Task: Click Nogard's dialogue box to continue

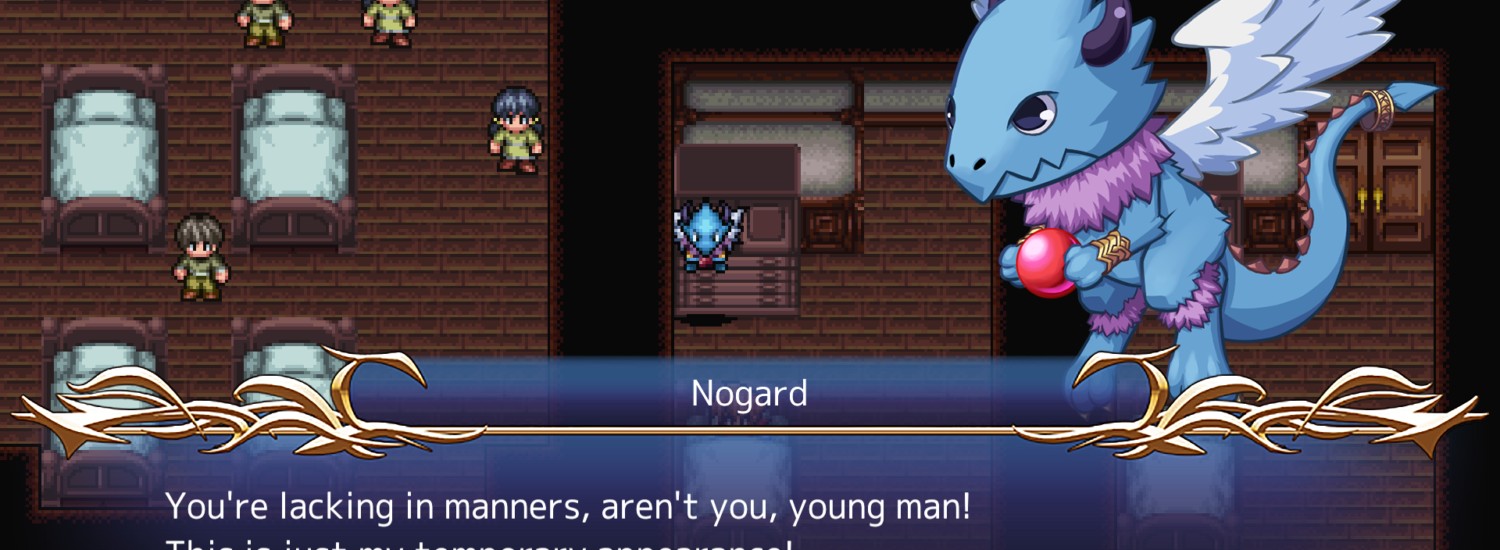Action: point(750,500)
